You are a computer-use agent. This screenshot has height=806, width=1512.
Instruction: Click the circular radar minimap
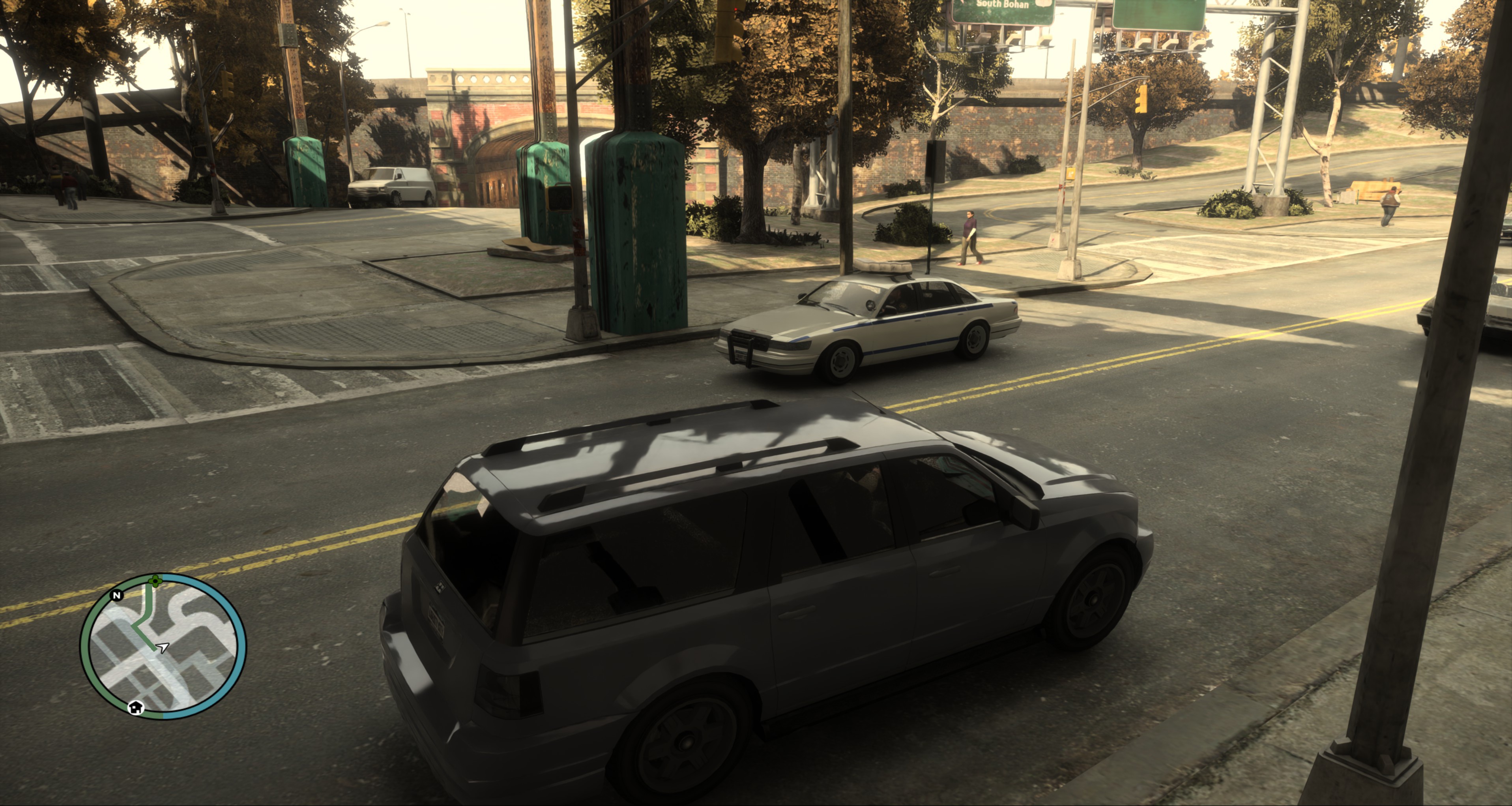click(163, 646)
